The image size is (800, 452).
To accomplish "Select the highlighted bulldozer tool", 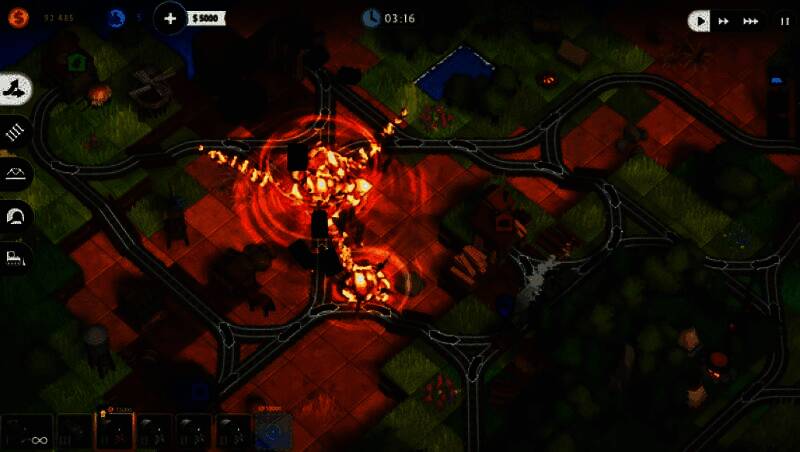I will coord(16,90).
